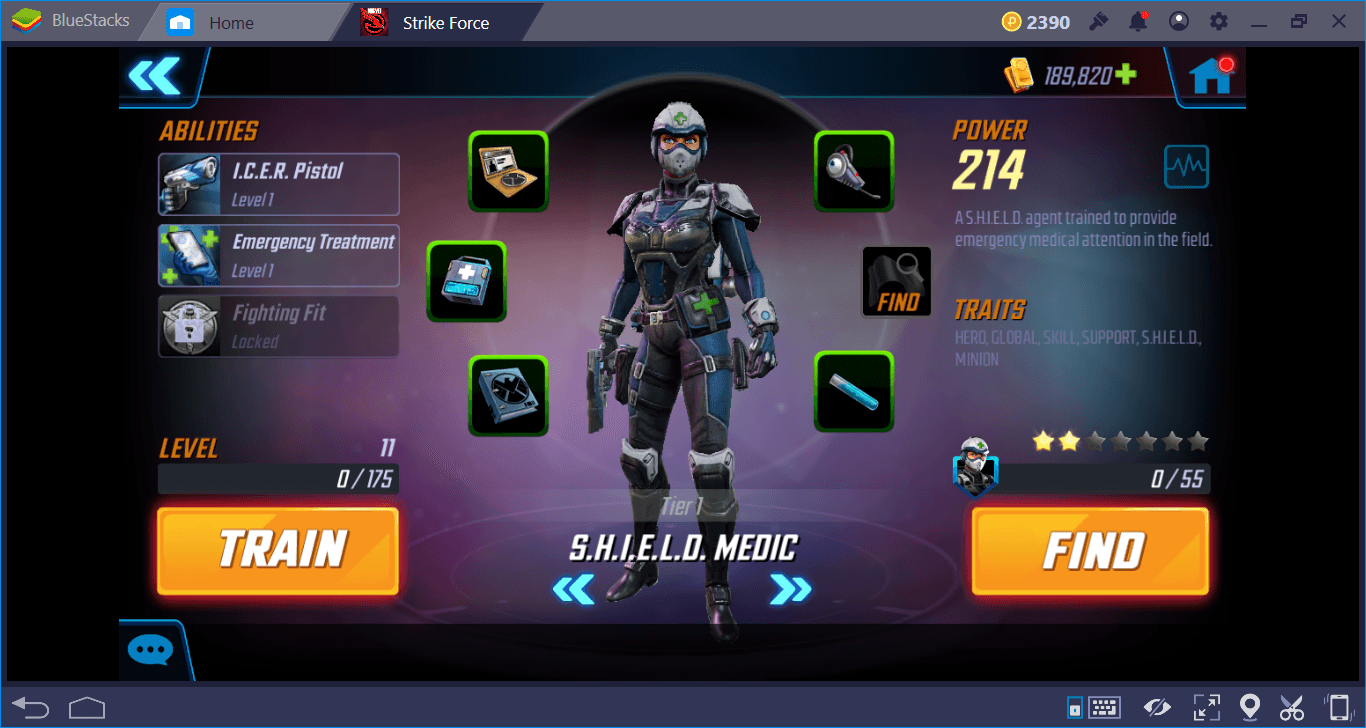Open the S.H.I.E.L.D. chip gear slot
The height and width of the screenshot is (728, 1366).
[x=509, y=396]
